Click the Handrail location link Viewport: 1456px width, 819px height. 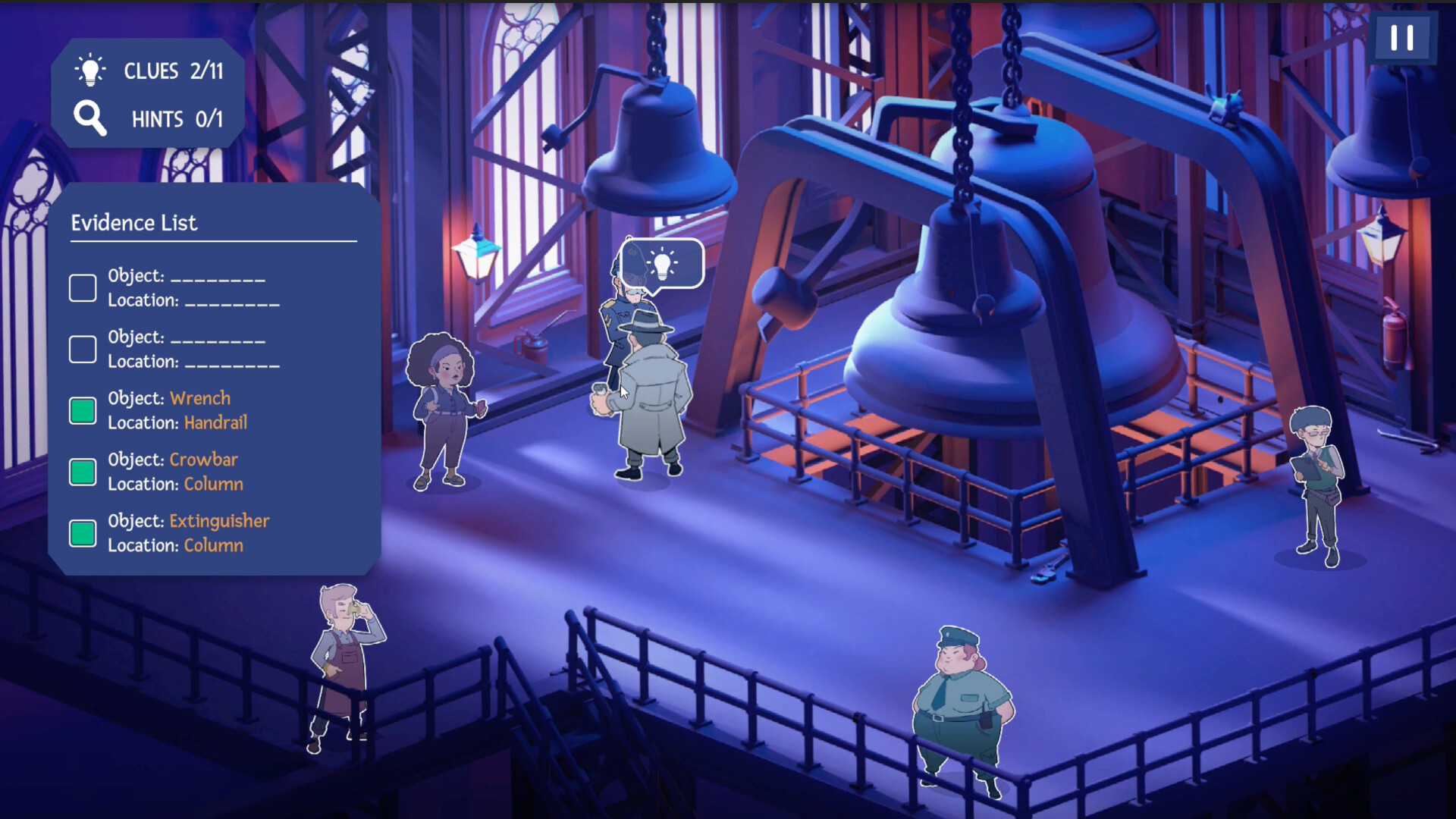tap(215, 422)
